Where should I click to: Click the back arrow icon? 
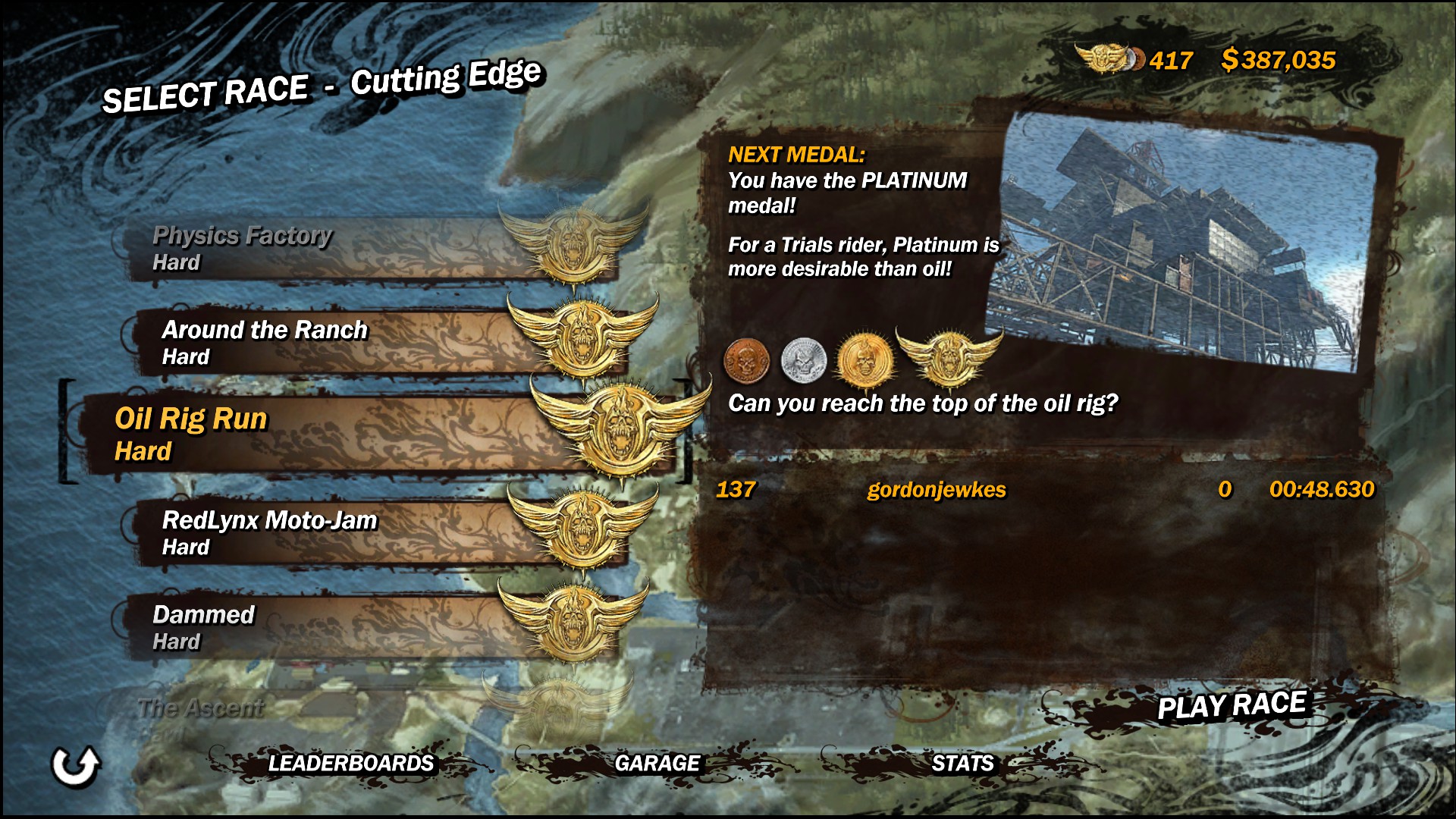75,765
